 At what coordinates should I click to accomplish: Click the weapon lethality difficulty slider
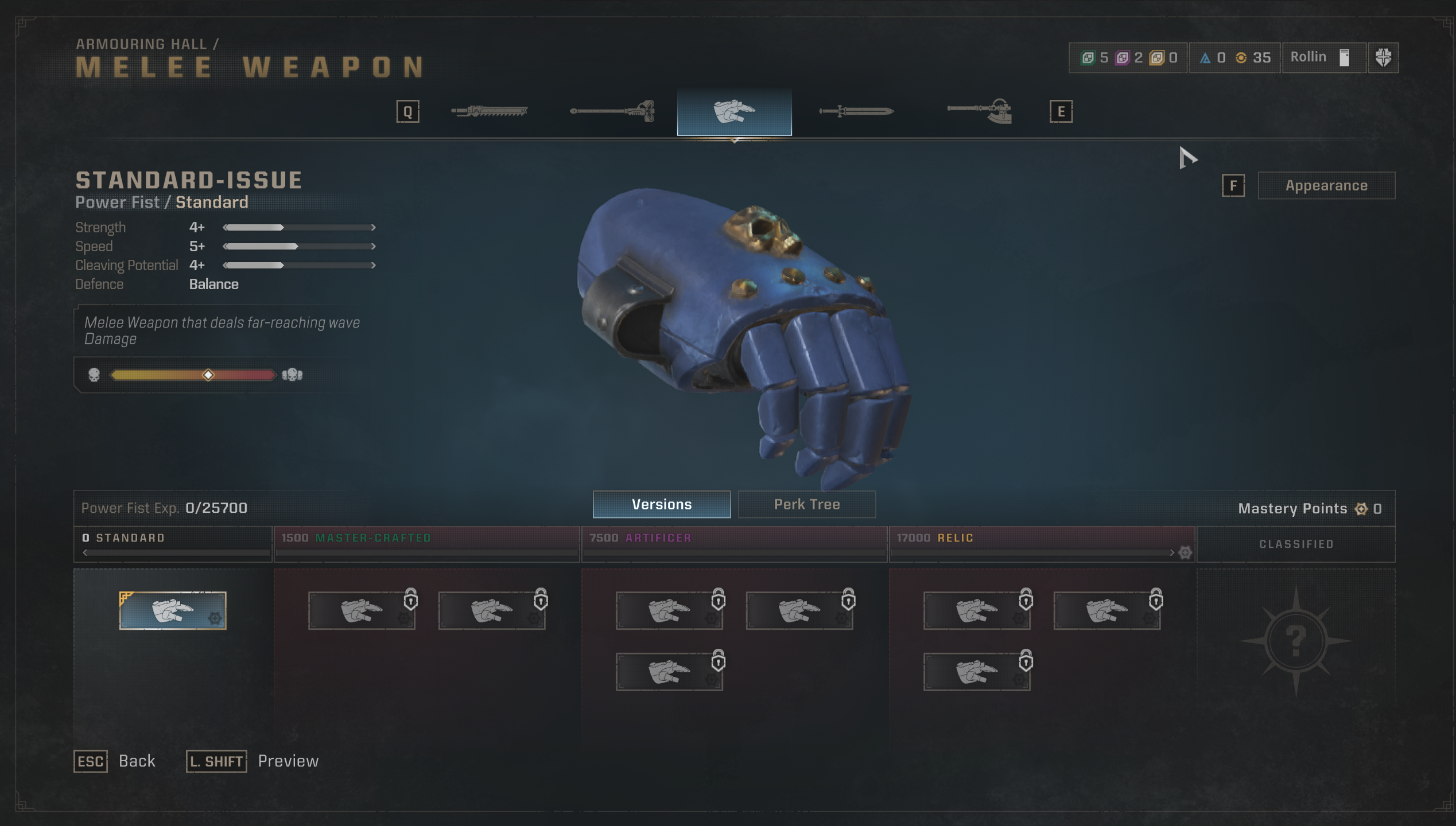[x=207, y=375]
